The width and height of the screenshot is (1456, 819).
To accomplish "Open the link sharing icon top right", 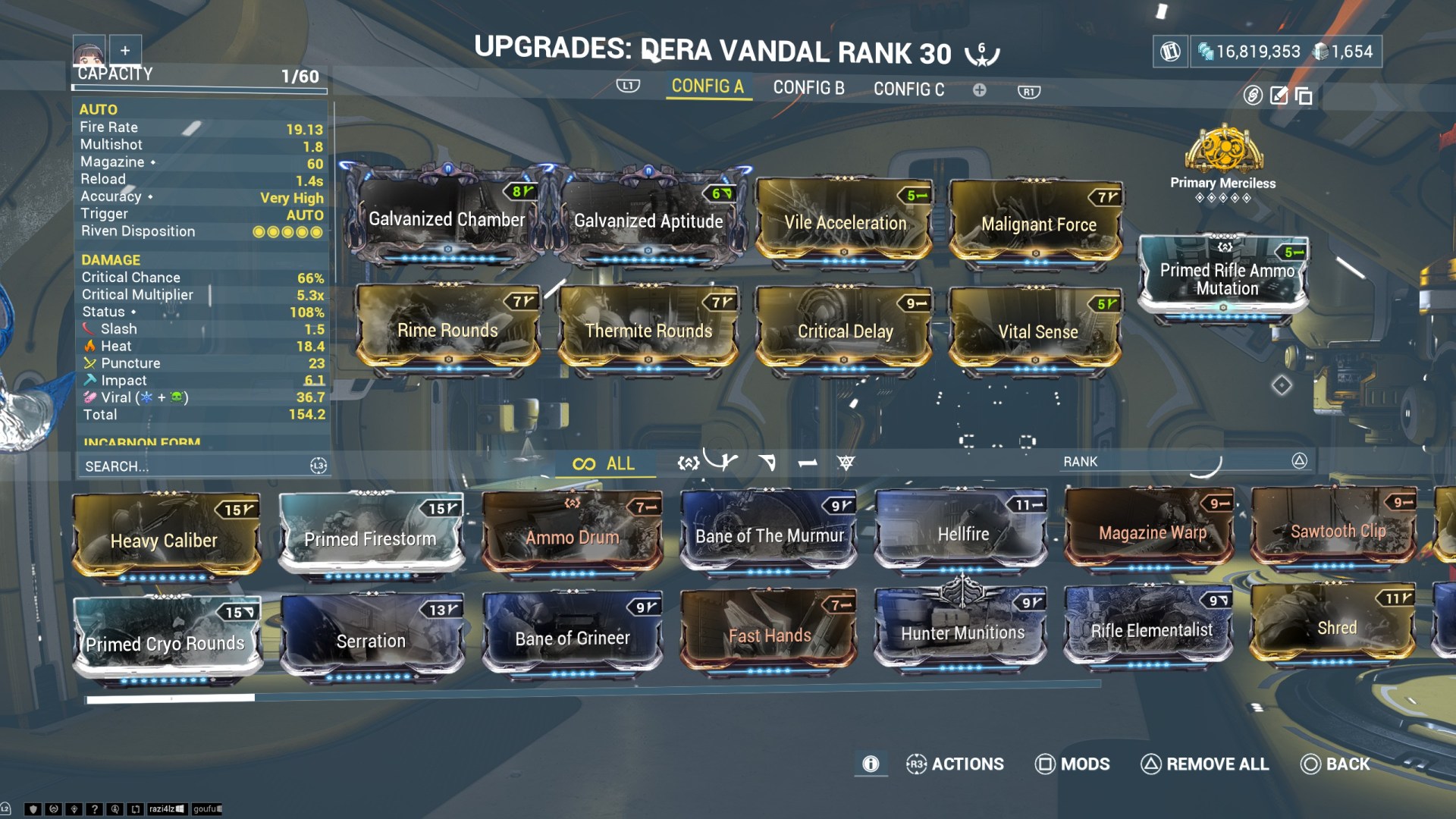I will [x=1253, y=96].
